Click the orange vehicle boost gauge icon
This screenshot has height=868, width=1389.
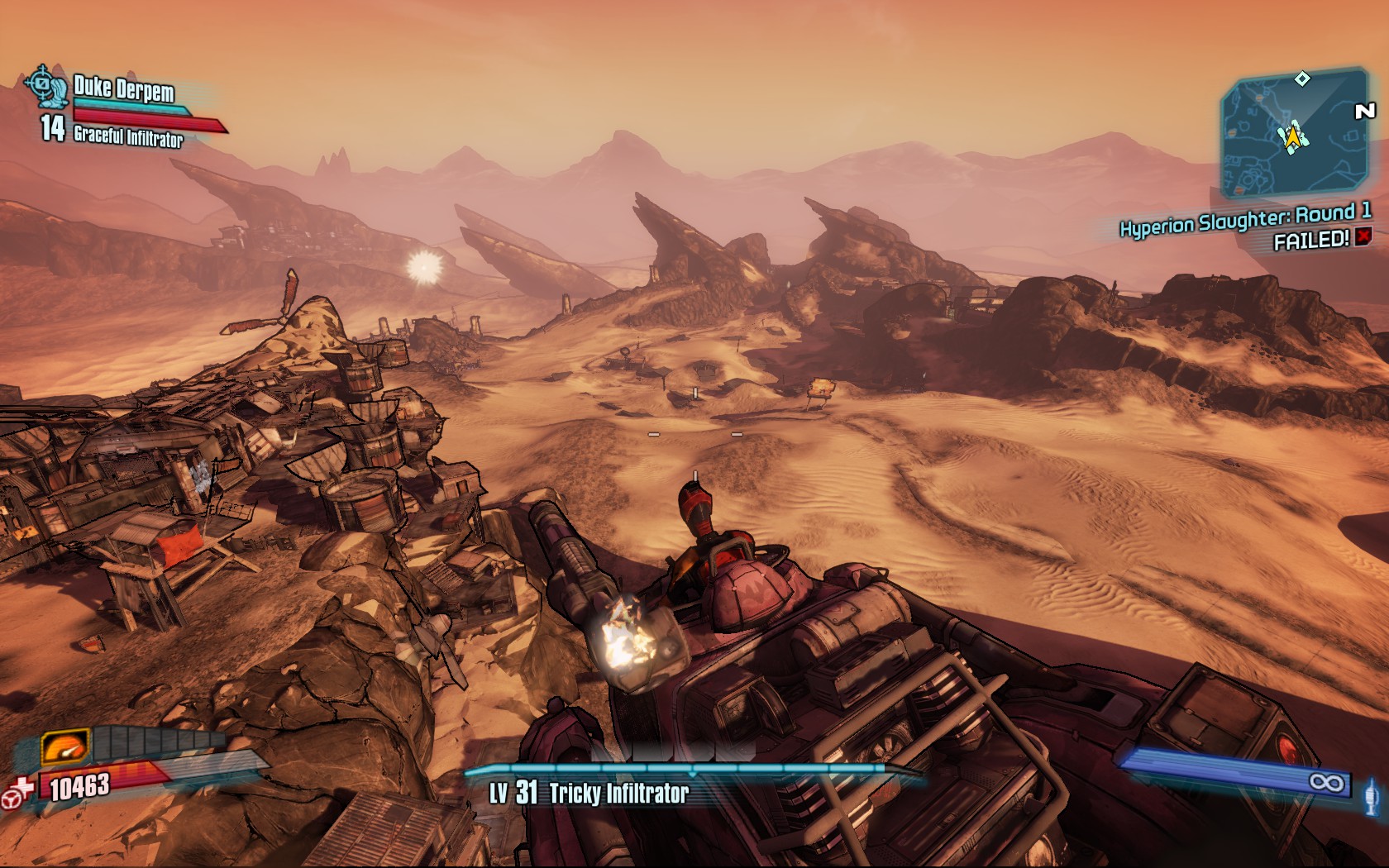(x=65, y=749)
